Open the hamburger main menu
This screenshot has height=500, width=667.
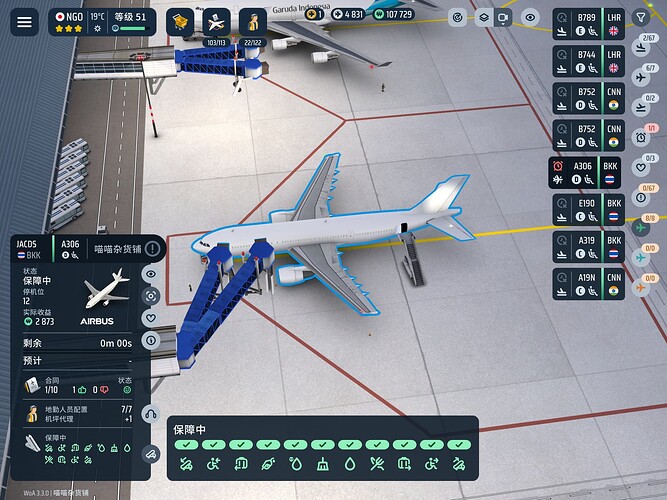(x=25, y=21)
